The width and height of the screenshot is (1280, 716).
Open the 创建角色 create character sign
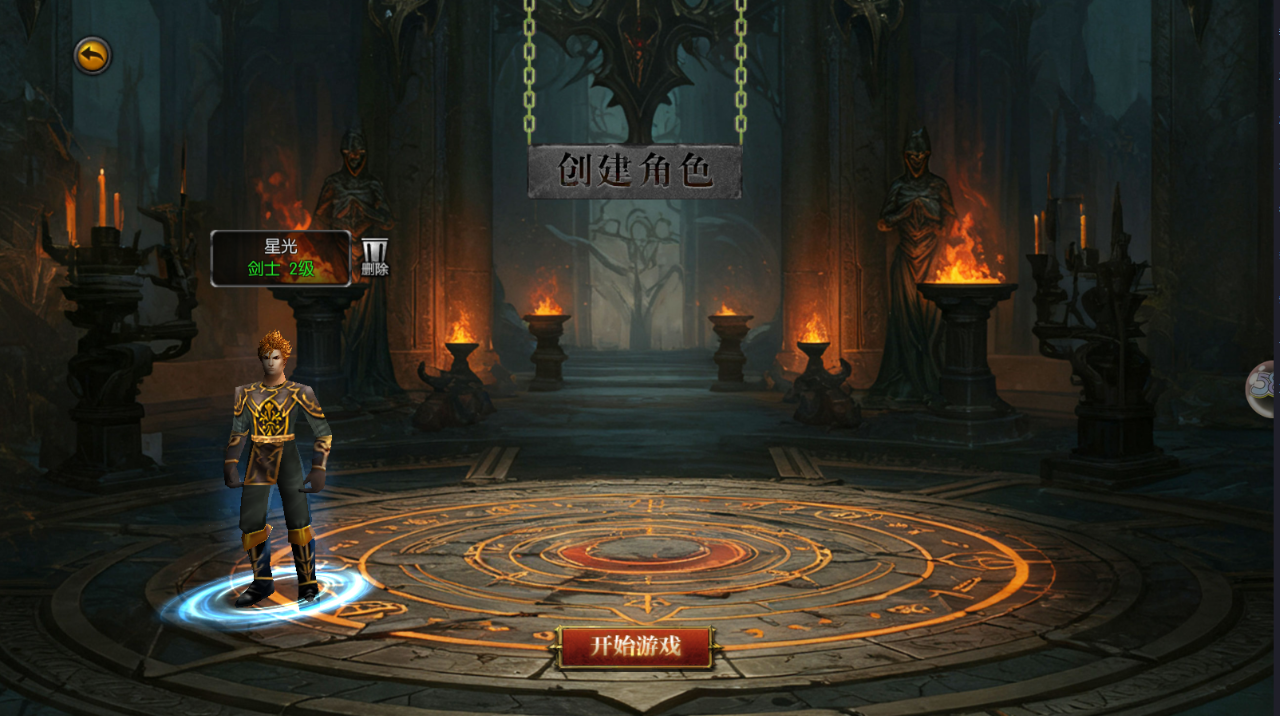tap(635, 171)
